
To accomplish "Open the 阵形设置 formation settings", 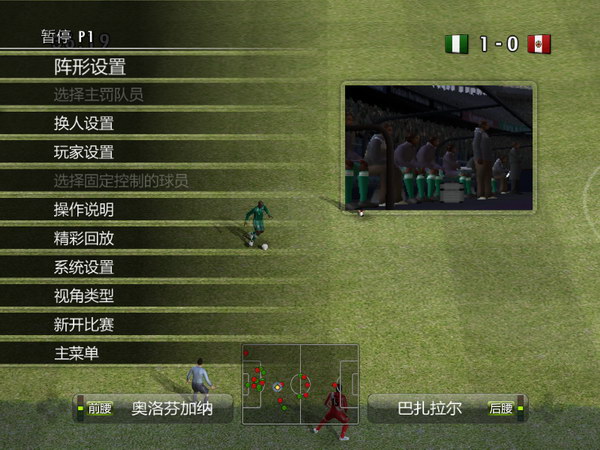I will tap(90, 67).
